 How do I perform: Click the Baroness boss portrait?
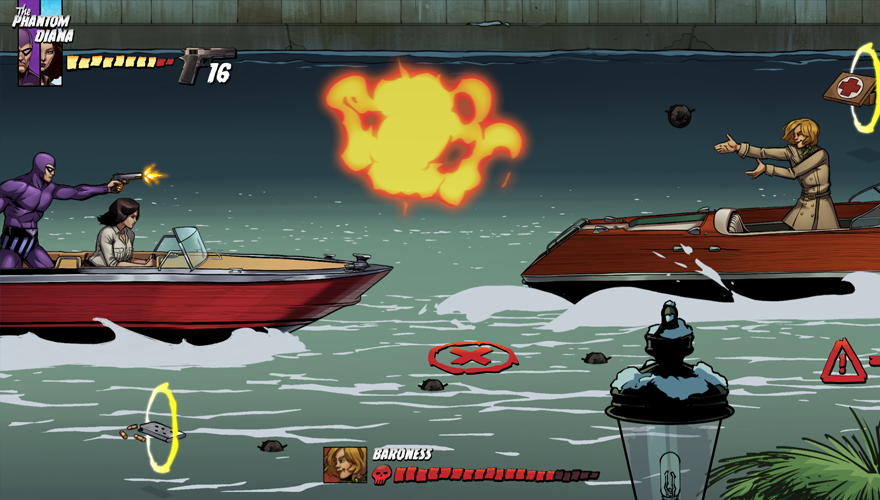coord(344,465)
